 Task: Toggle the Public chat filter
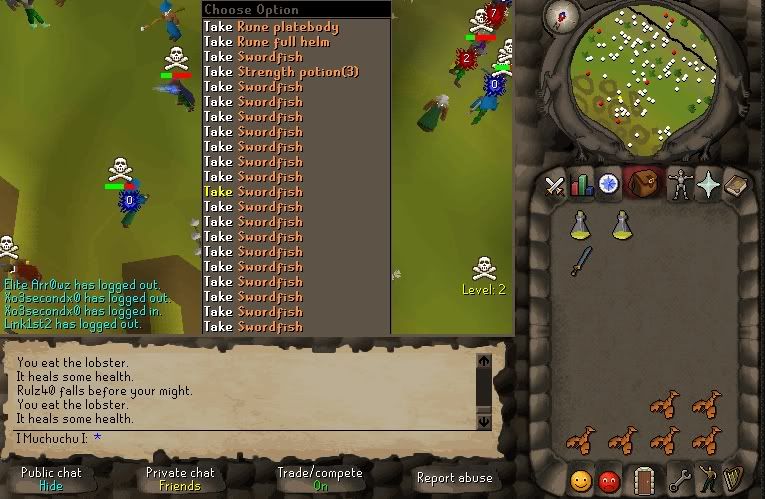51,478
